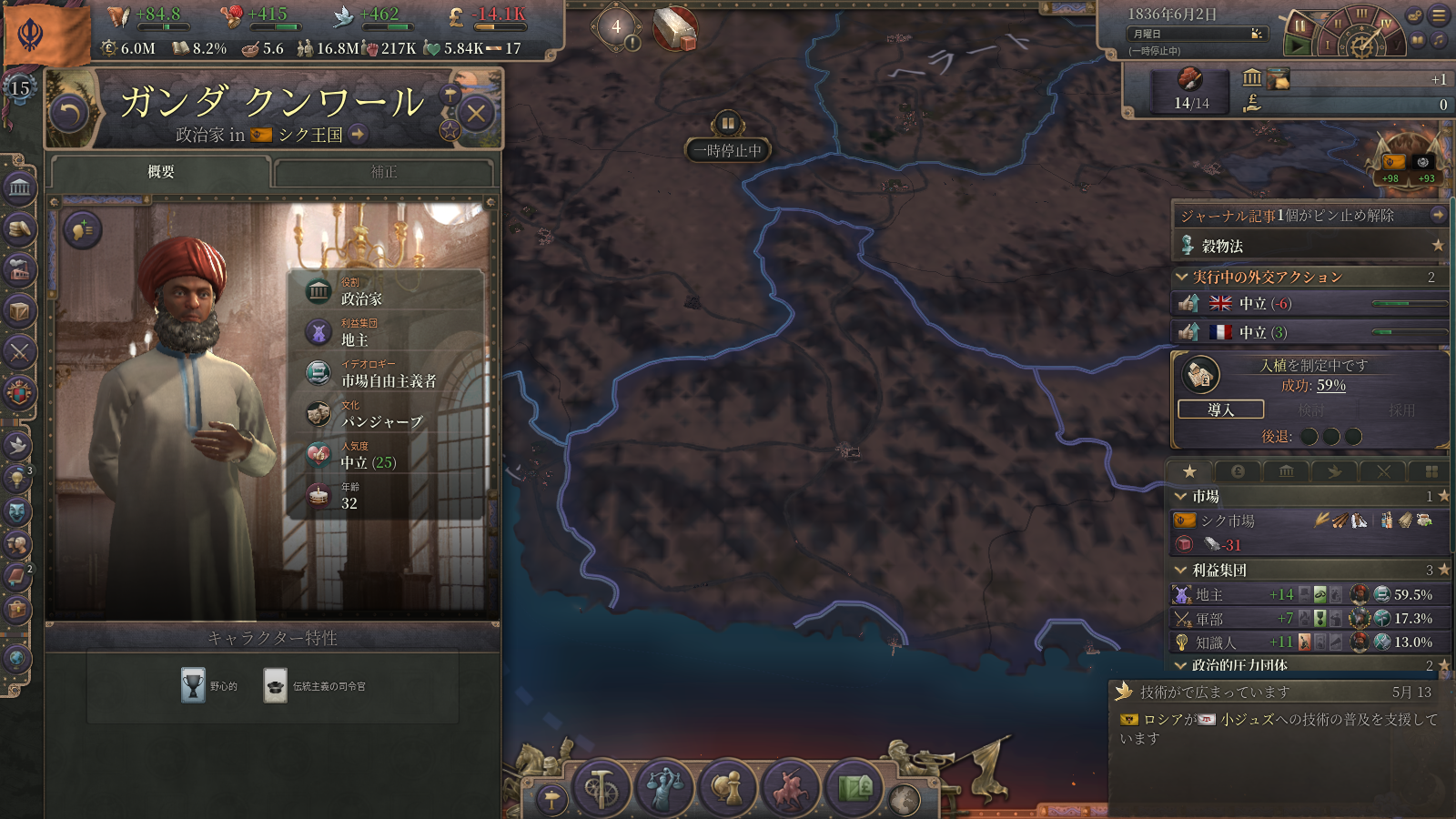
Task: Collapse the 実行中の外交アクション section
Action: 1181,277
